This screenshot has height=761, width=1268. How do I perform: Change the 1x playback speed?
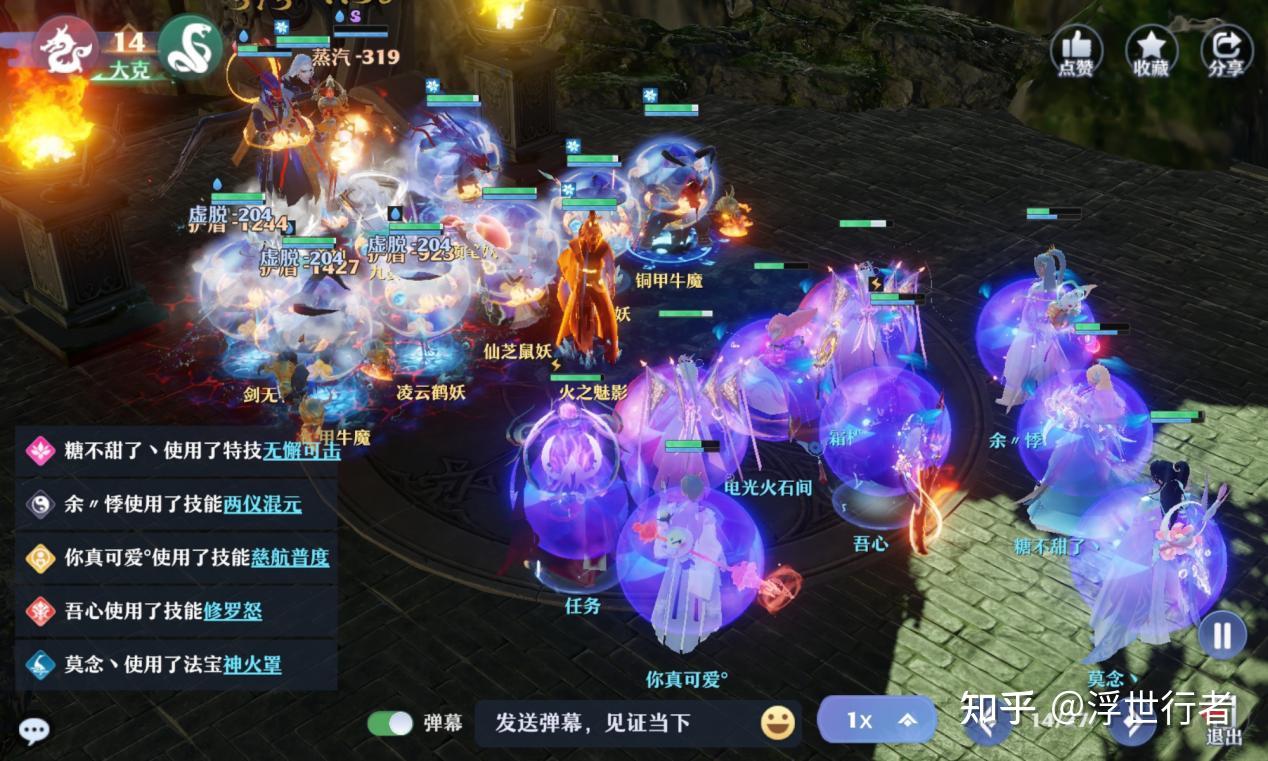point(876,720)
